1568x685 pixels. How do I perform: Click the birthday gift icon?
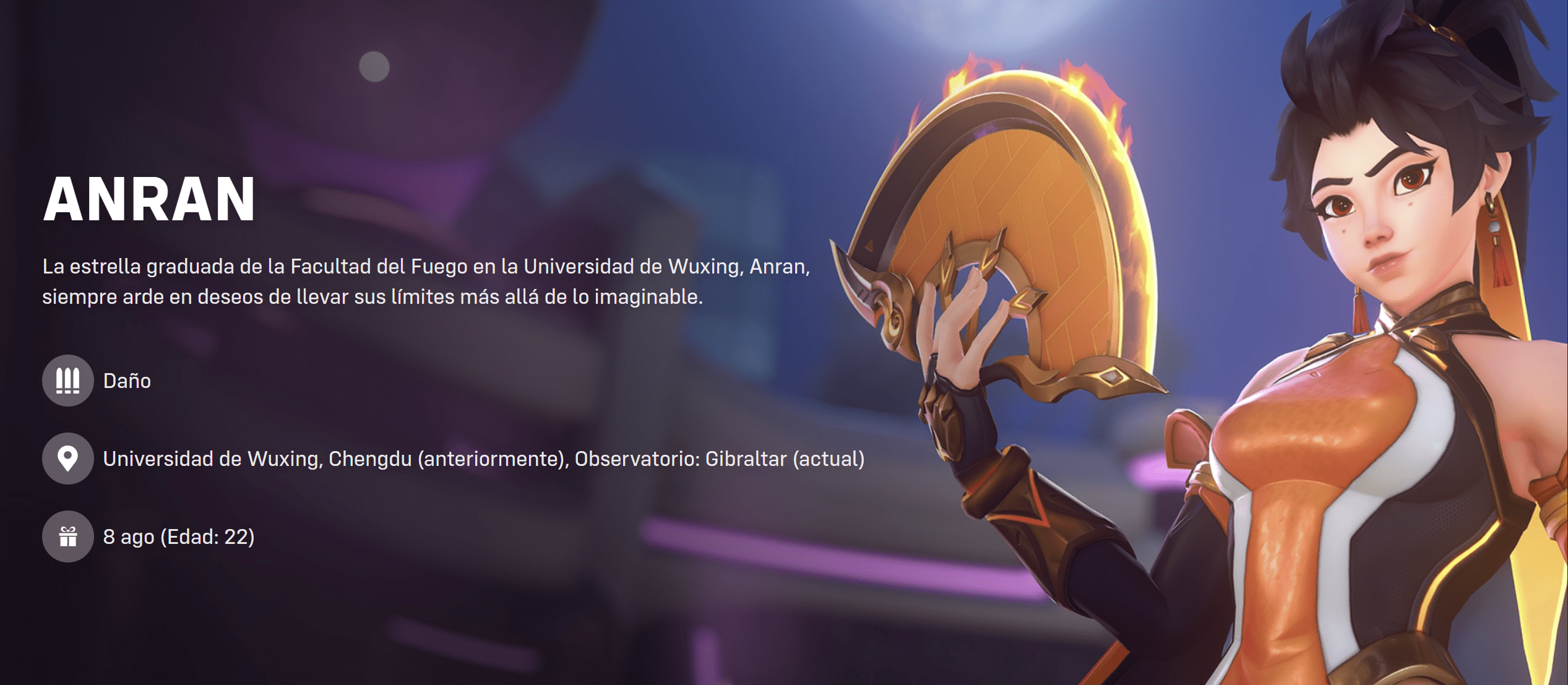coord(67,536)
